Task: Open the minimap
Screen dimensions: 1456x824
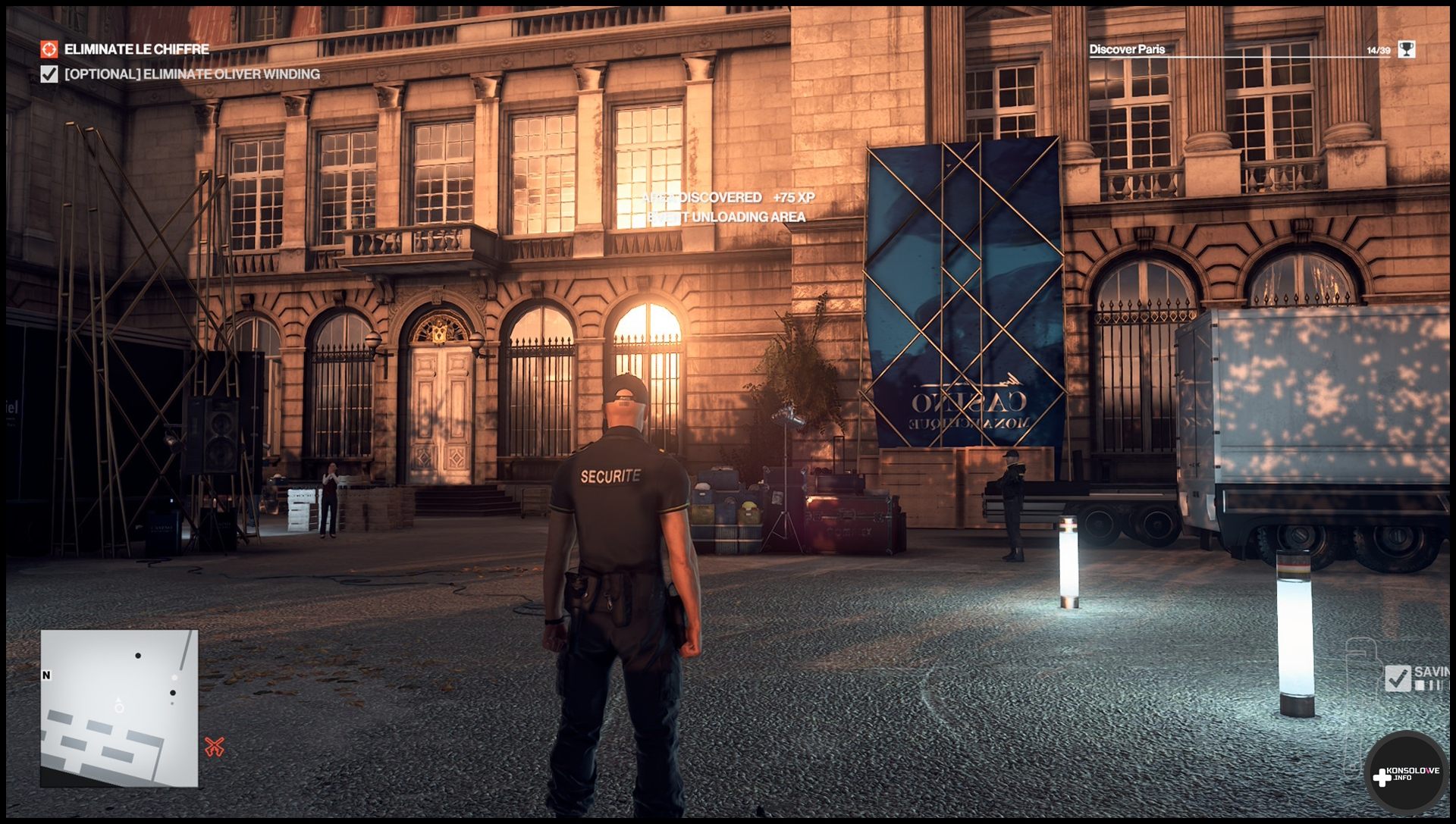Action: coord(119,708)
